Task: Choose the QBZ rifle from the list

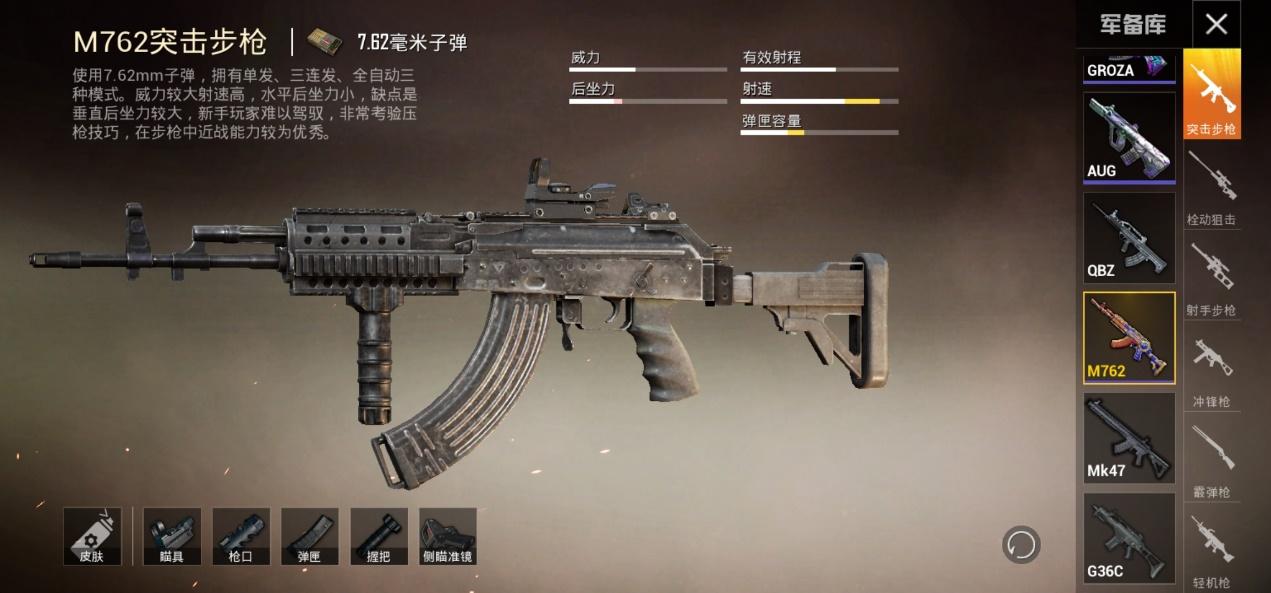Action: (1129, 237)
